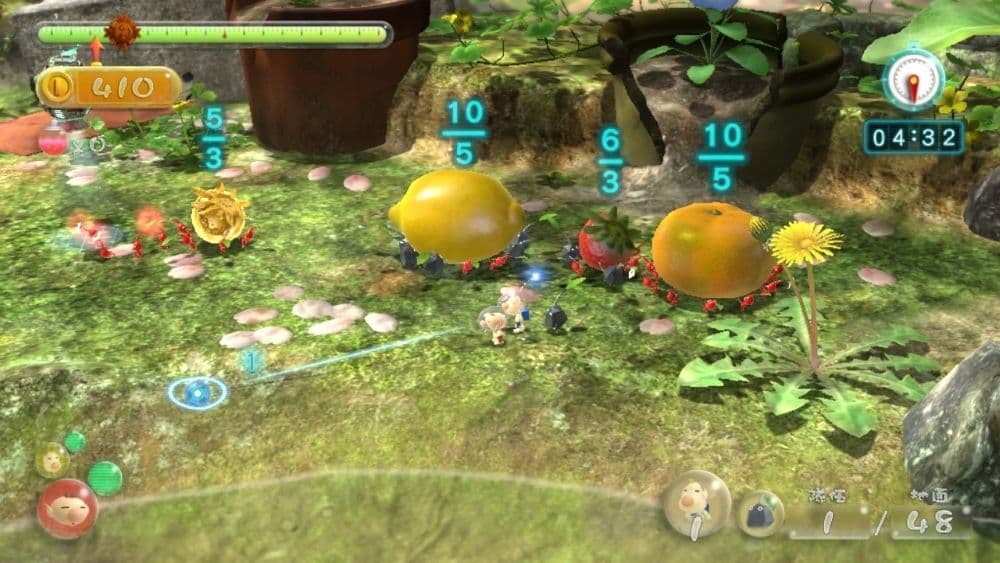Use the pink ultra-spicy spray flask
This screenshot has width=1000, height=563.
click(54, 141)
